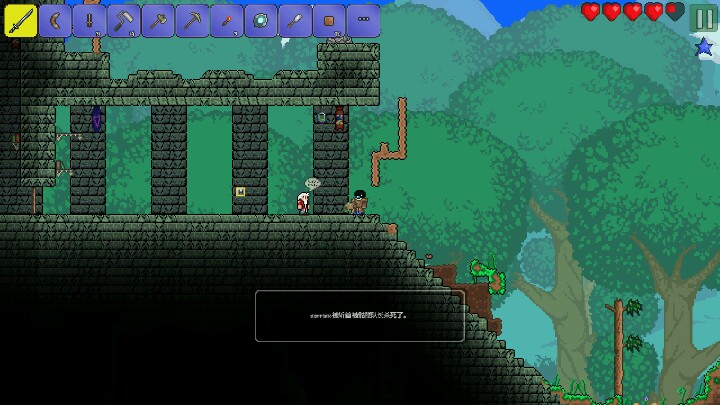Screen dimensions: 720x405
Task: Equip the wooden boomerang slot
Action: [x=55, y=20]
